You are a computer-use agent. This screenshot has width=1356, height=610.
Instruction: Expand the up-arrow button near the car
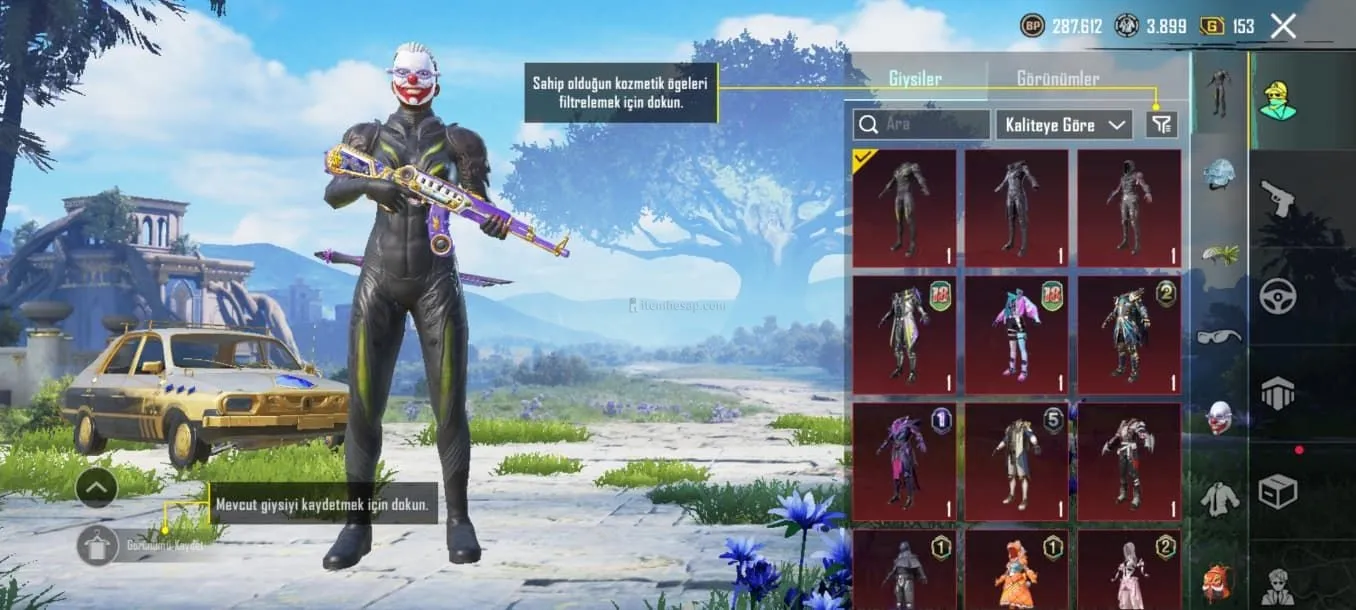point(96,488)
